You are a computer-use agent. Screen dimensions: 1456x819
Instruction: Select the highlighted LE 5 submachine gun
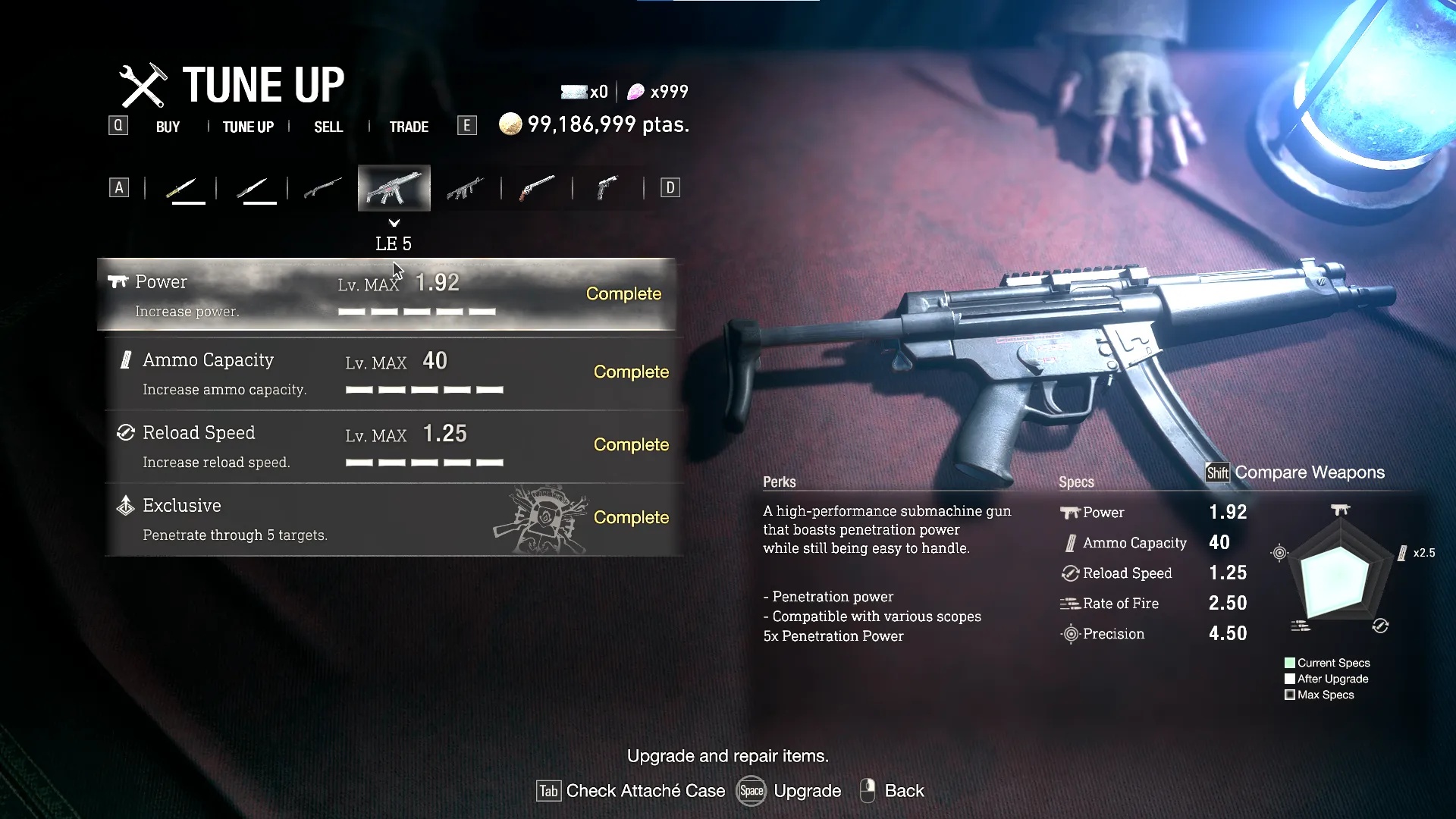pos(394,188)
